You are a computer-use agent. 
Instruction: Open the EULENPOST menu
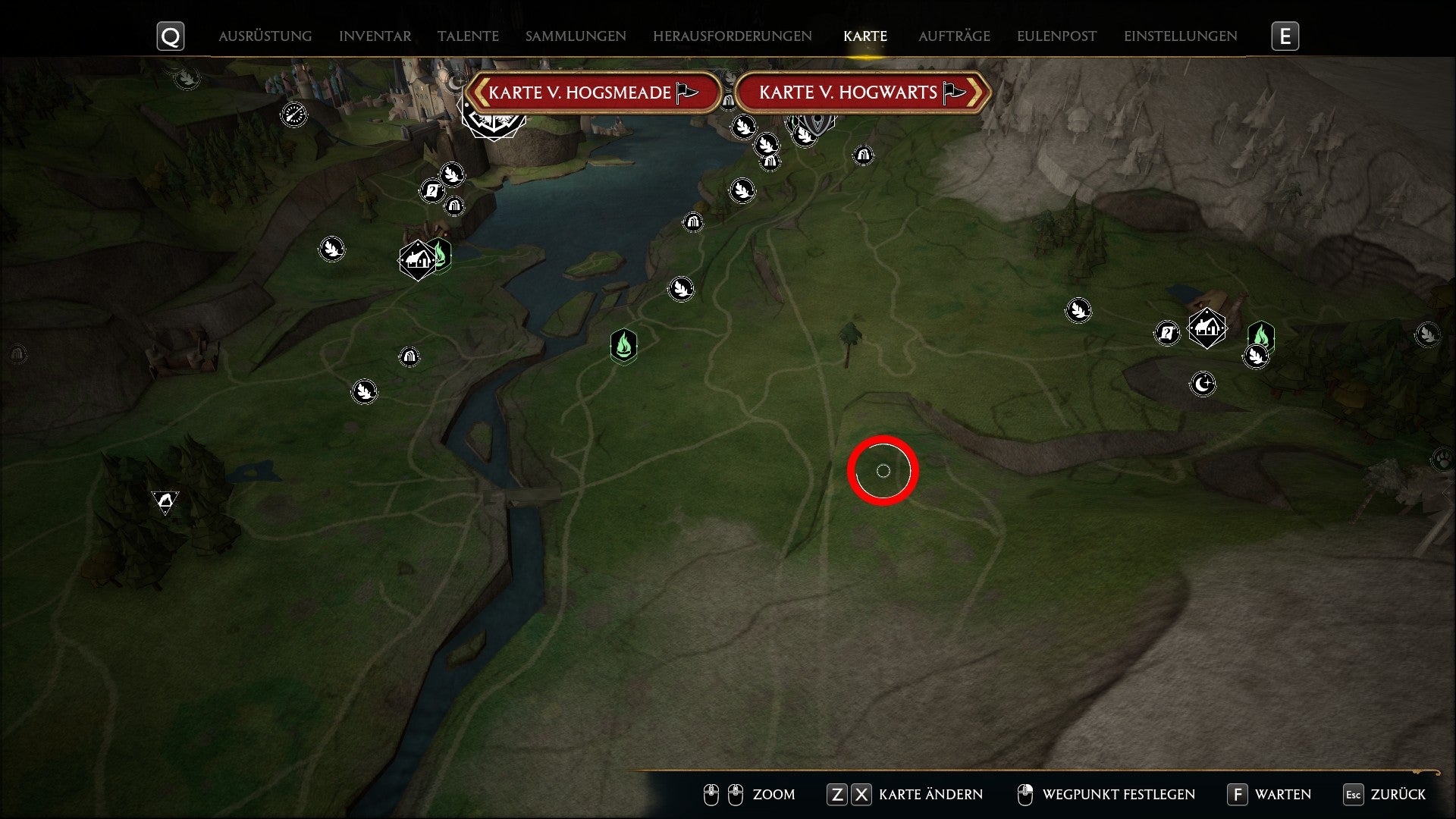click(x=1056, y=35)
